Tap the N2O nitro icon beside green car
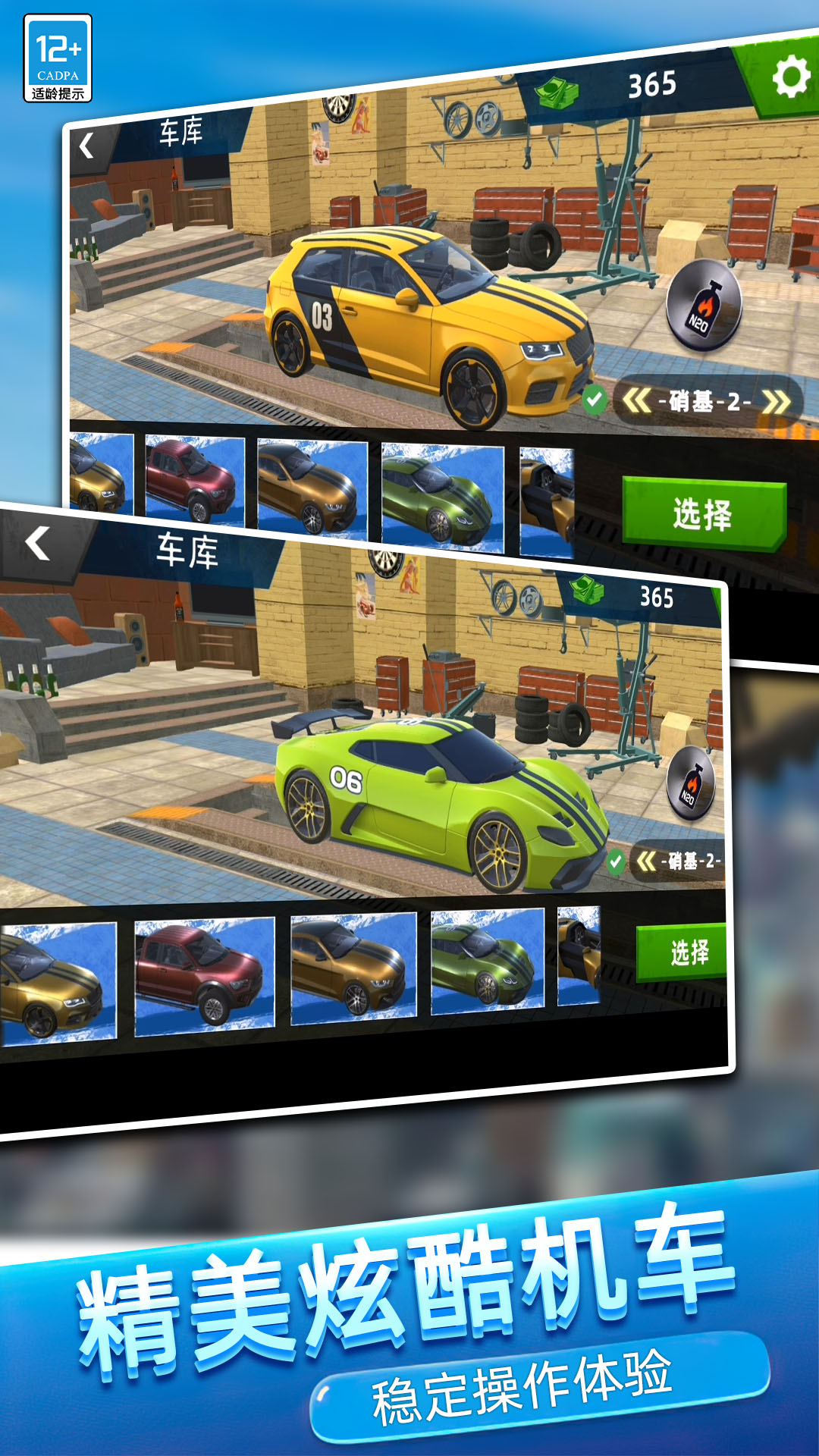Image resolution: width=819 pixels, height=1456 pixels. point(691,784)
